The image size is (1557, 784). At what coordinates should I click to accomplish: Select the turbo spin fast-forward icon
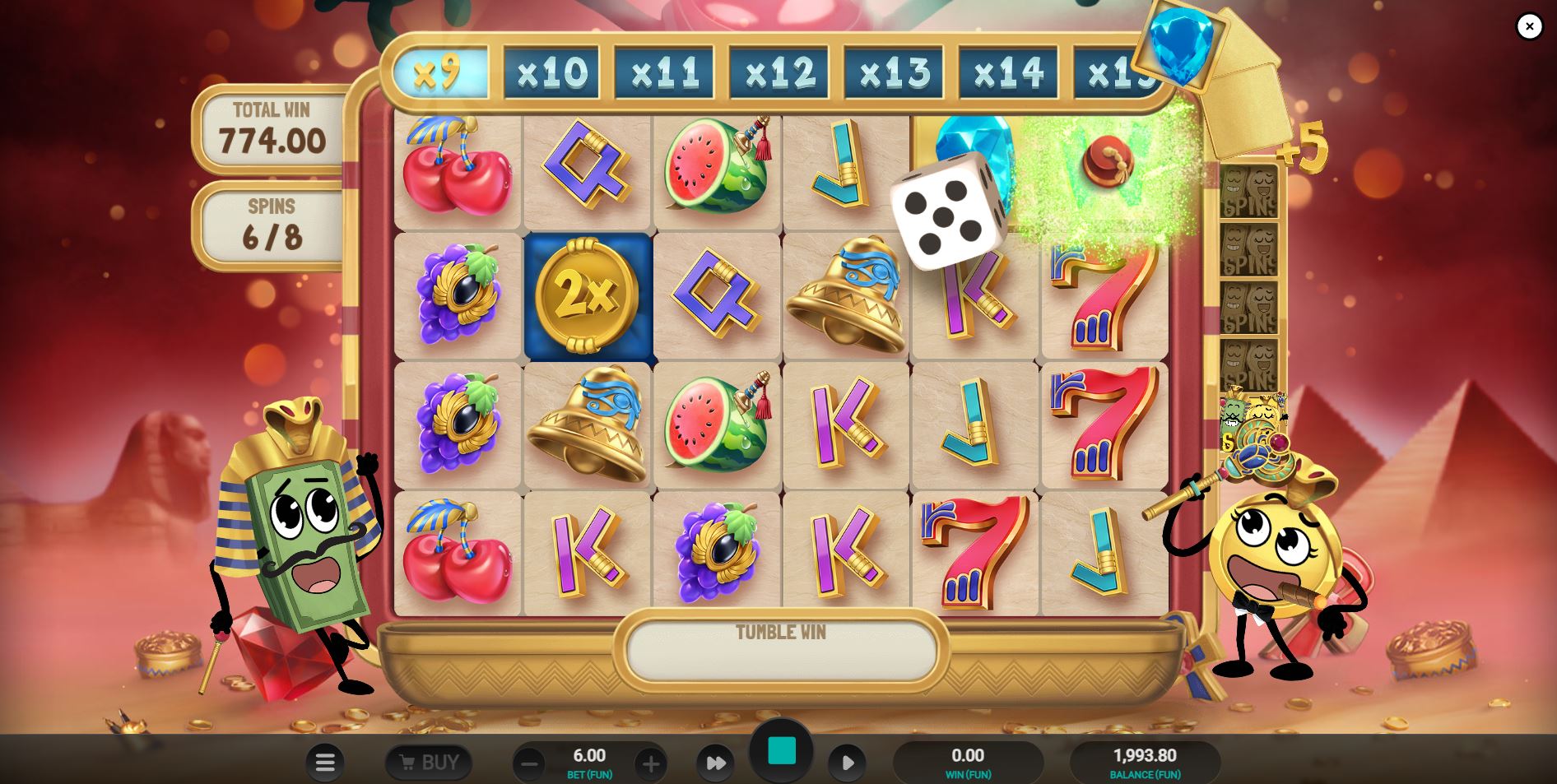point(715,762)
